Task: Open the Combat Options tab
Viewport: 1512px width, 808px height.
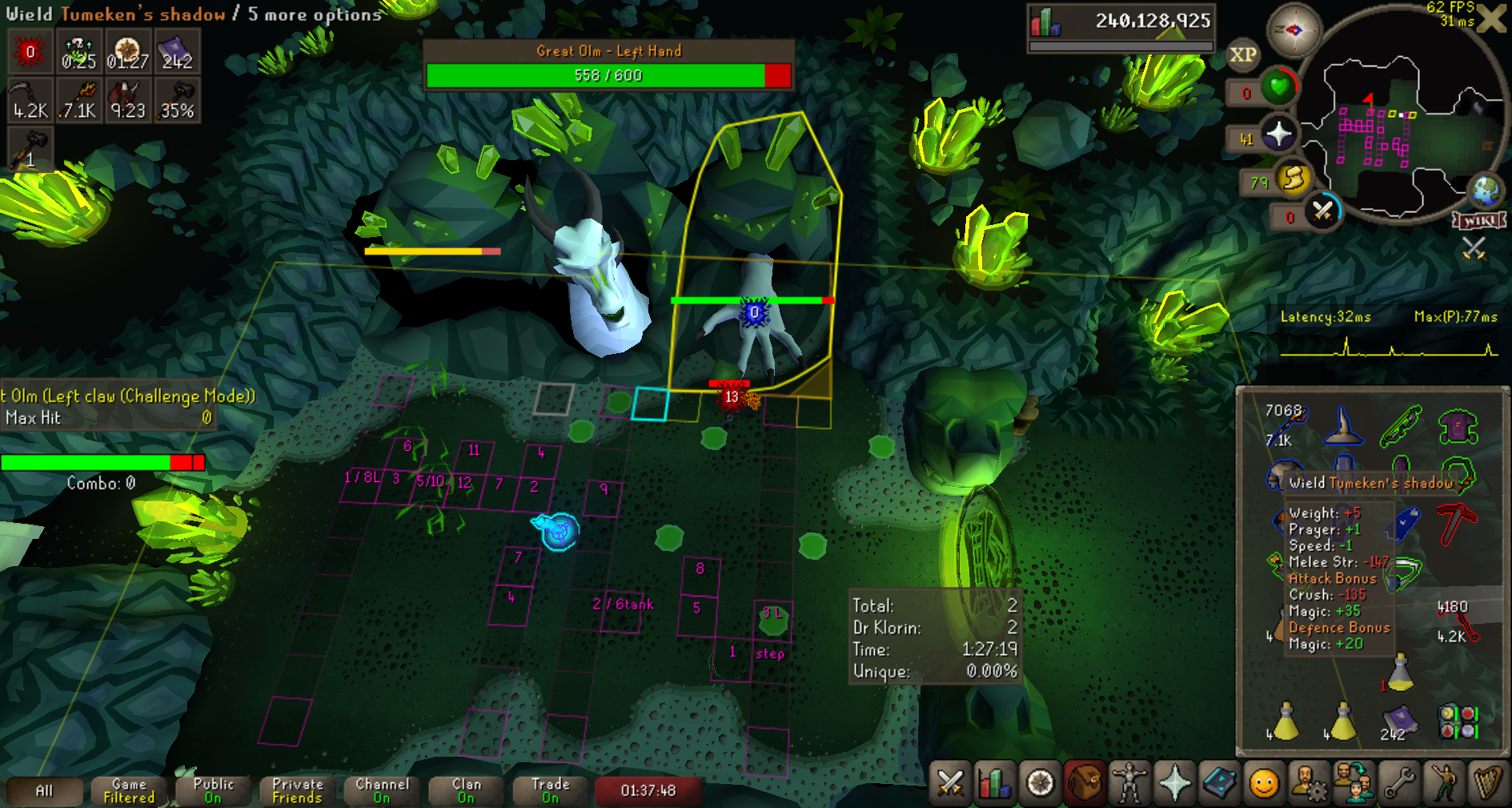Action: (x=950, y=783)
